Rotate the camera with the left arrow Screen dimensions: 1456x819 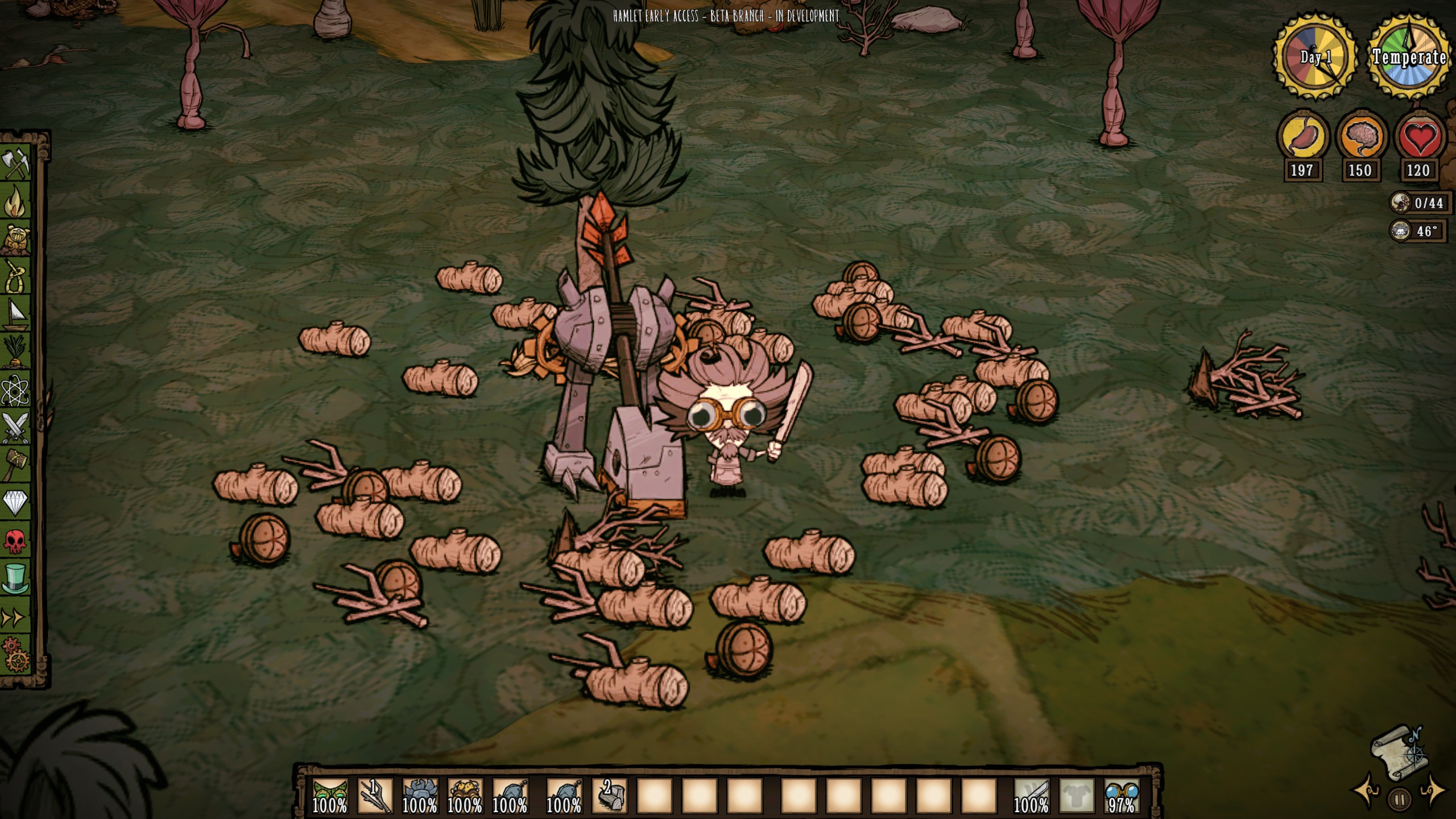point(1366,792)
